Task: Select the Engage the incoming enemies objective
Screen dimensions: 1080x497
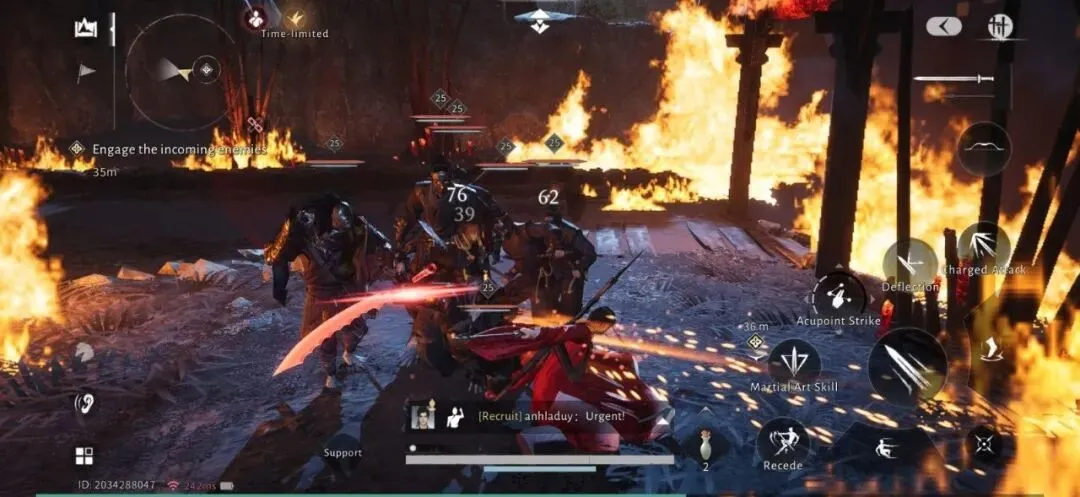Action: coord(178,149)
